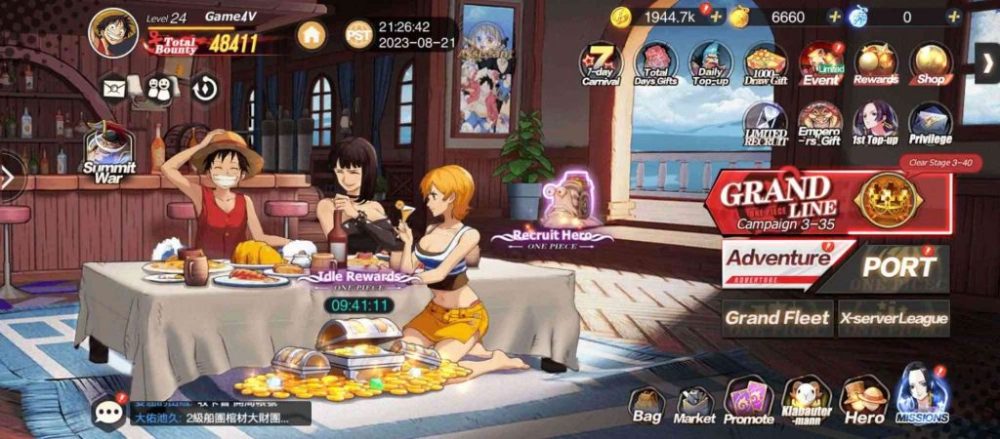Open the Daily Top-up offer
The image size is (1000, 439).
click(710, 64)
